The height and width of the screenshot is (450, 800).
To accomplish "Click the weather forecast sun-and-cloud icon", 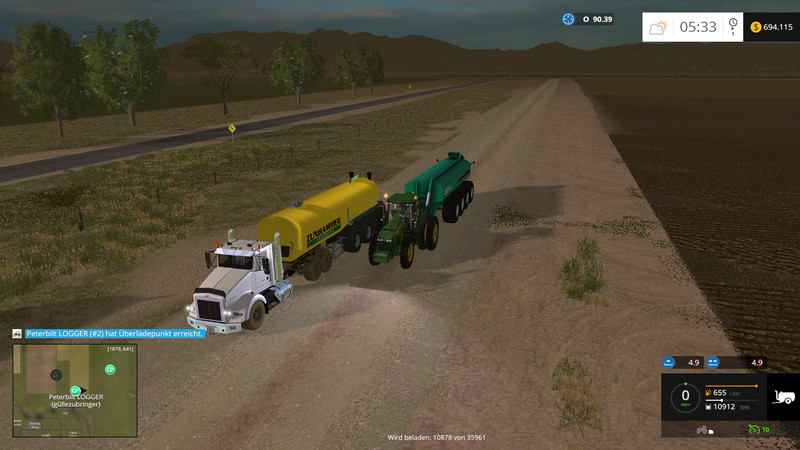I will [658, 27].
